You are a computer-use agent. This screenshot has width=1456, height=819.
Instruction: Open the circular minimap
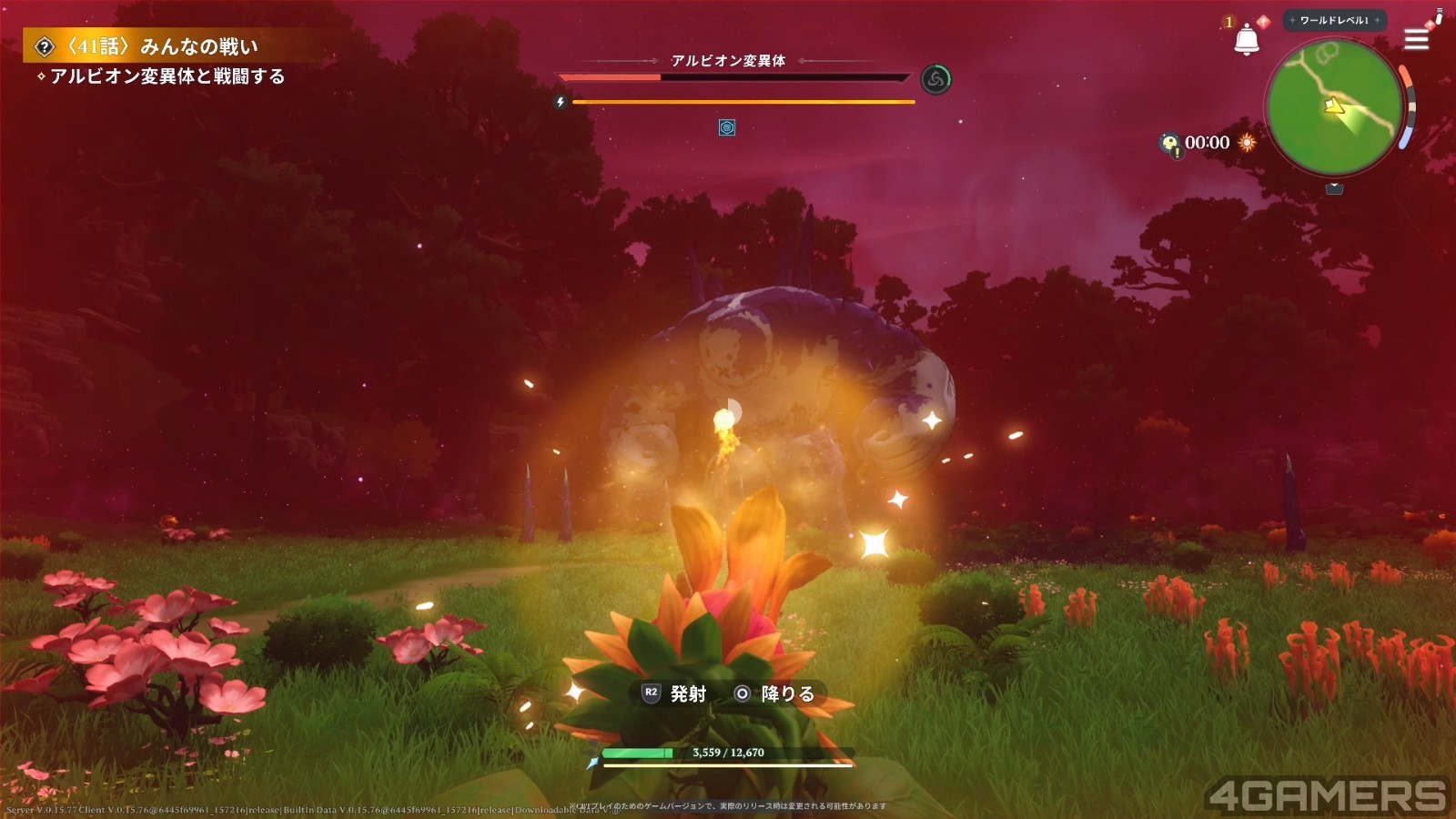pyautogui.click(x=1334, y=107)
